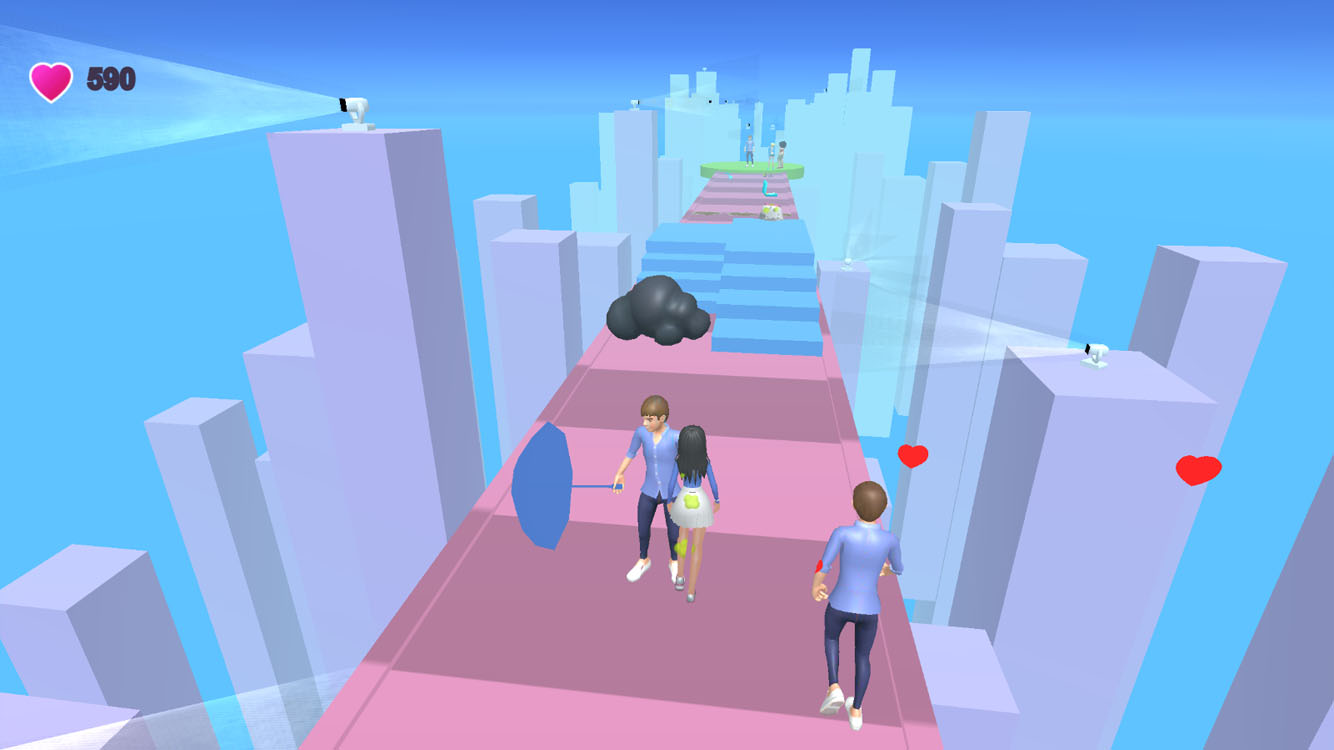The image size is (1334, 750).
Task: Select the character holding a sign on the platform
Action: 782,150
